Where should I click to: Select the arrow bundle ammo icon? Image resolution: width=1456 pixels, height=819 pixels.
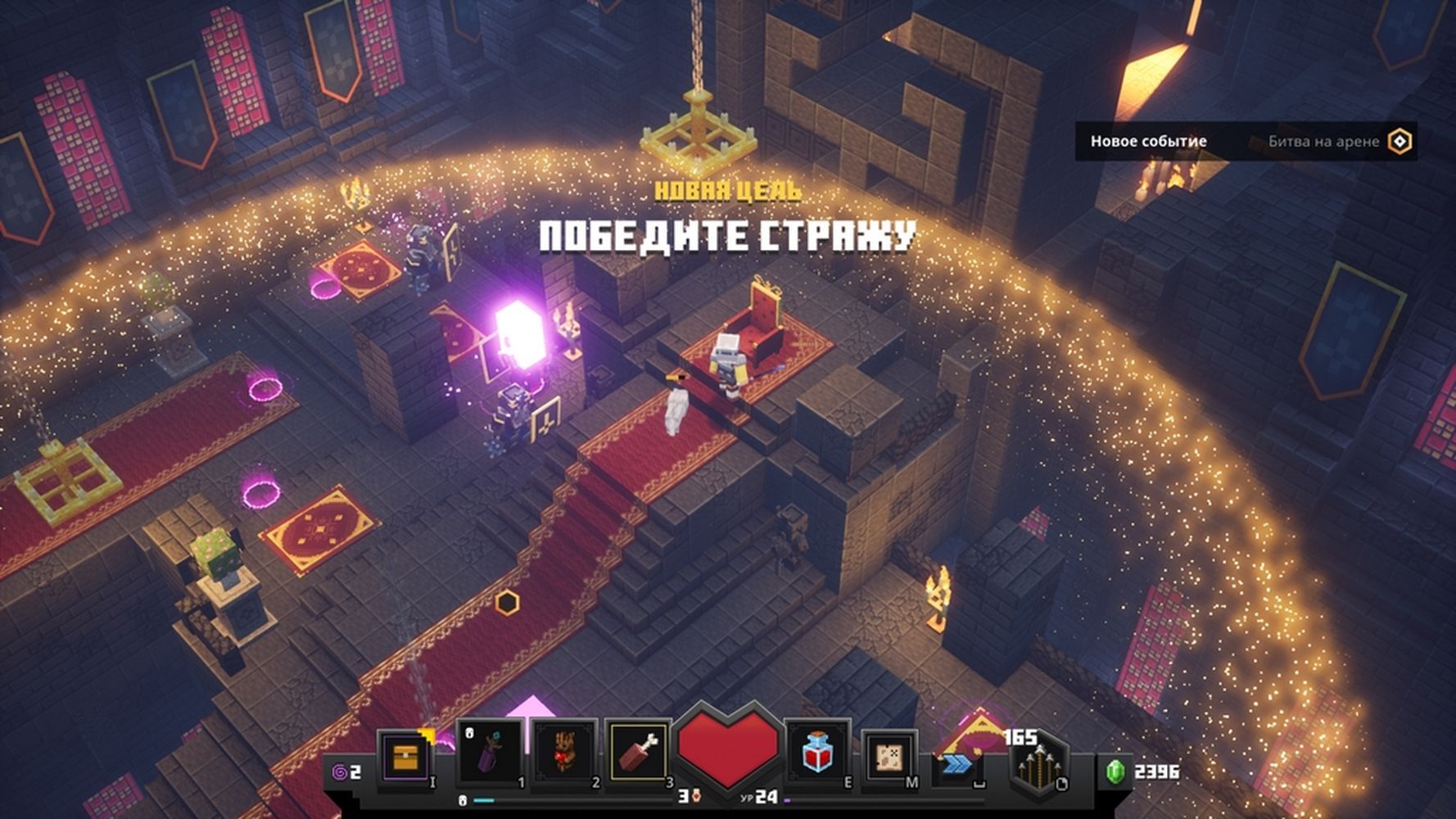tap(1038, 766)
